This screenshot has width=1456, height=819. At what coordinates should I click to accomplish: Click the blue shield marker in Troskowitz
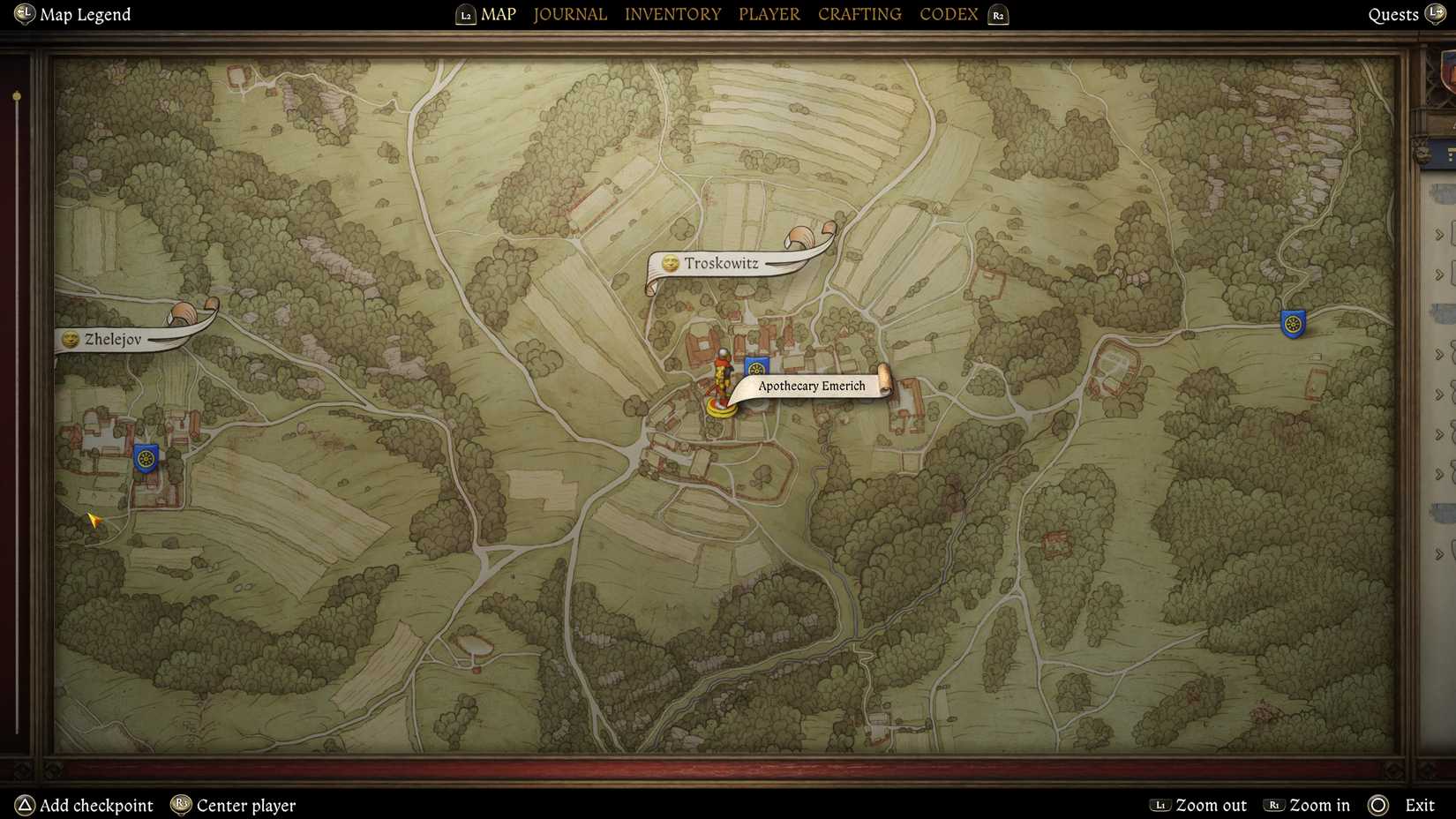(x=756, y=364)
